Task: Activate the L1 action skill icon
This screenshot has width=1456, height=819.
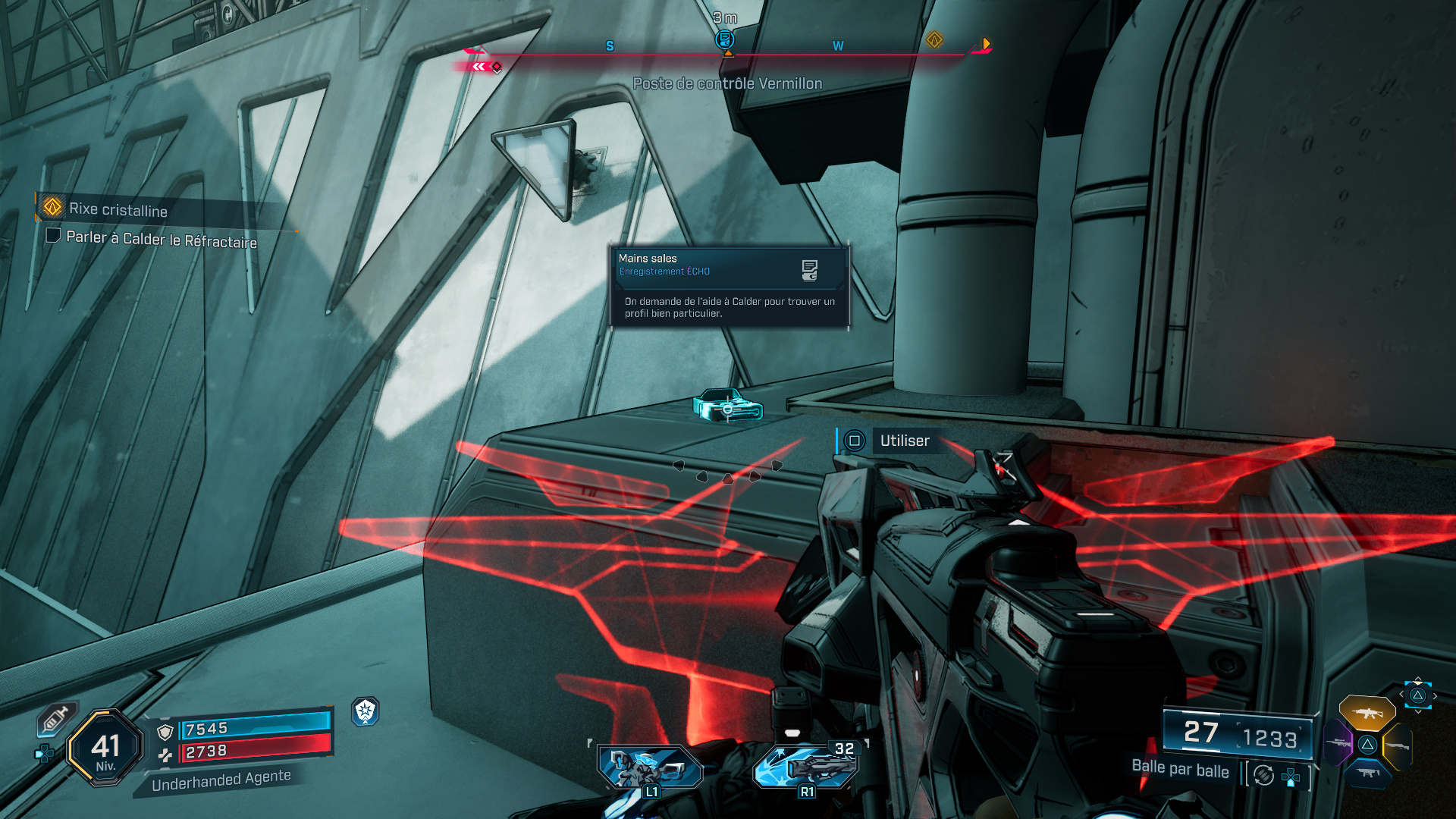Action: click(x=651, y=767)
